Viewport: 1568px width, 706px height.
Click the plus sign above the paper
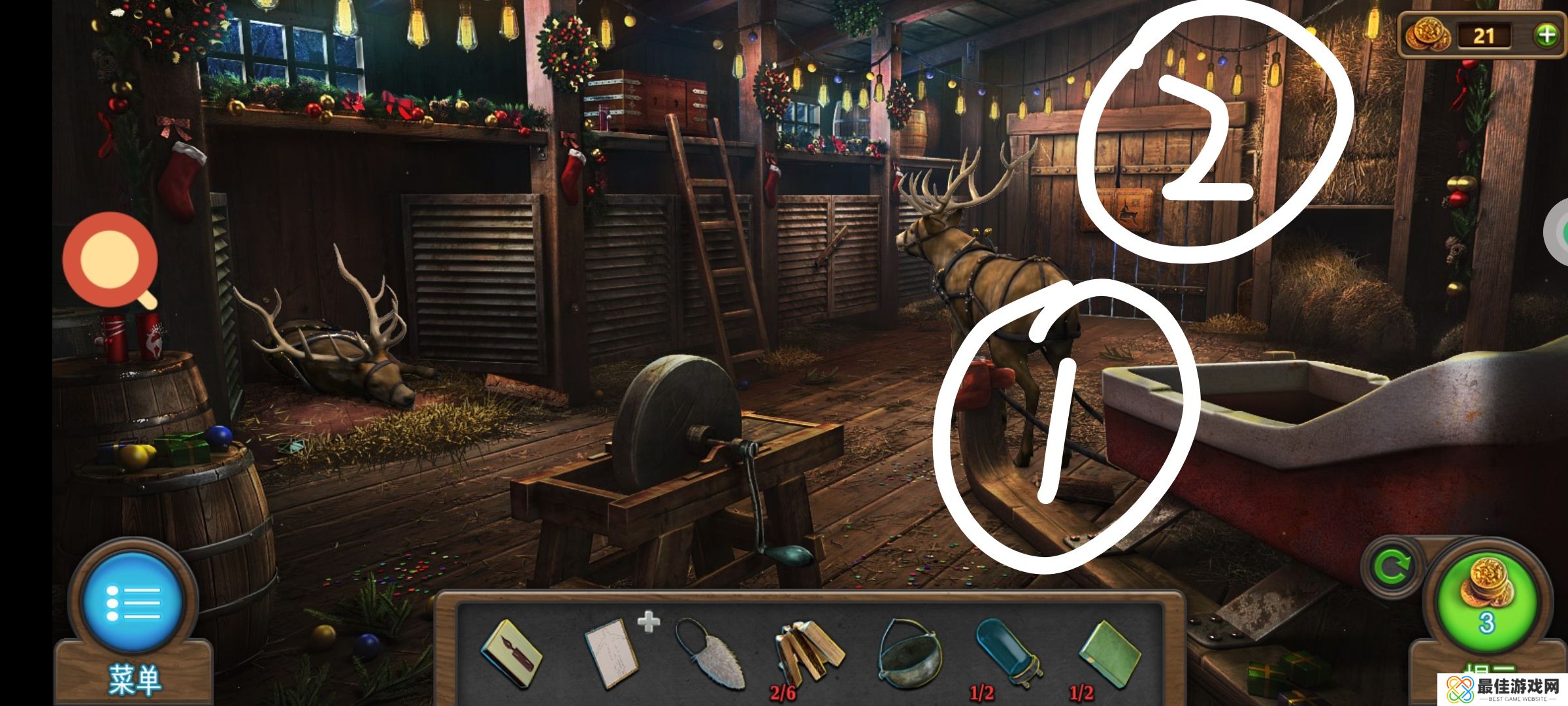coord(648,622)
